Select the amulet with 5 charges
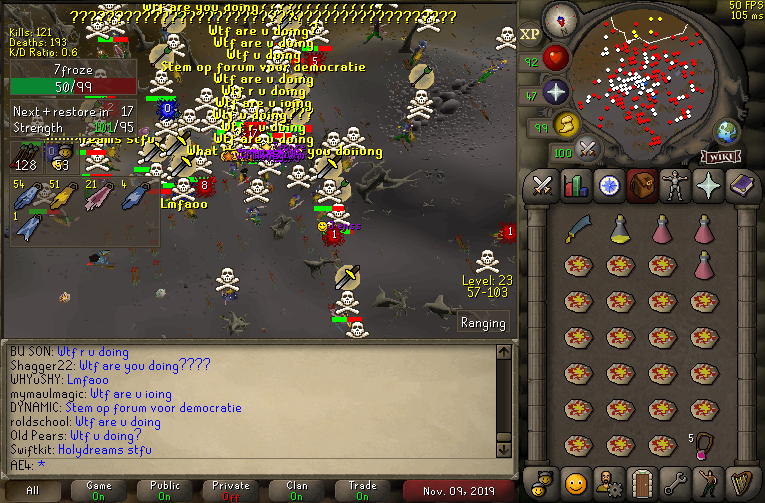The width and height of the screenshot is (765, 503). pyautogui.click(x=704, y=444)
